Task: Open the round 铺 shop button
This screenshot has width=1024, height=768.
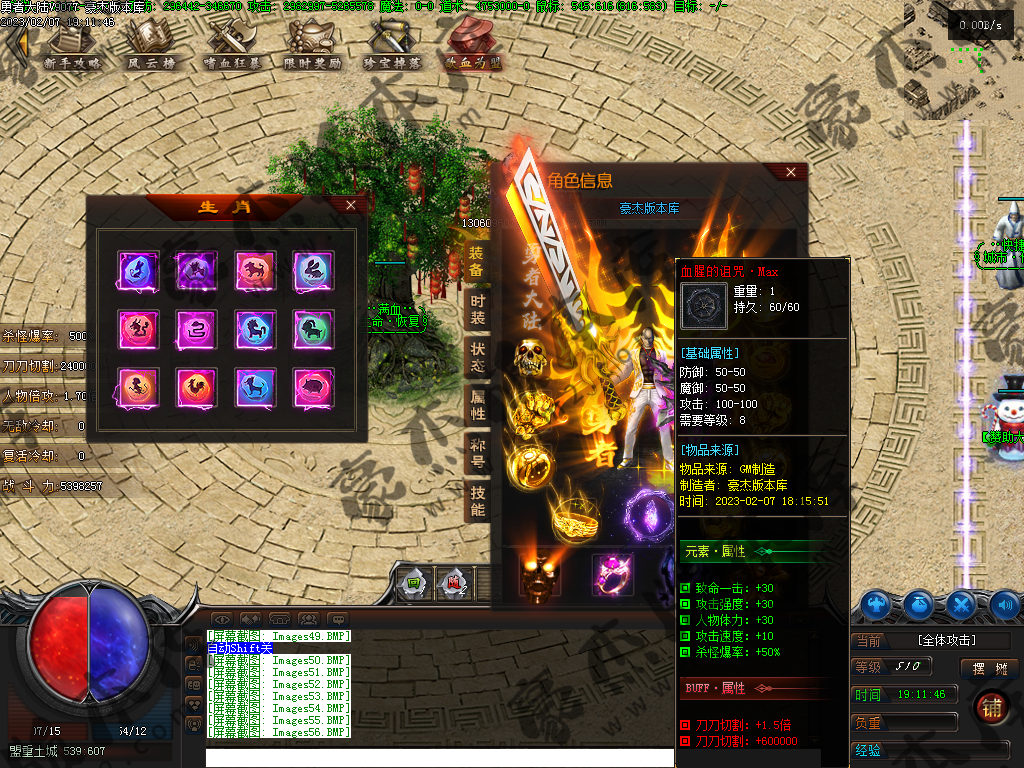Action: (991, 706)
